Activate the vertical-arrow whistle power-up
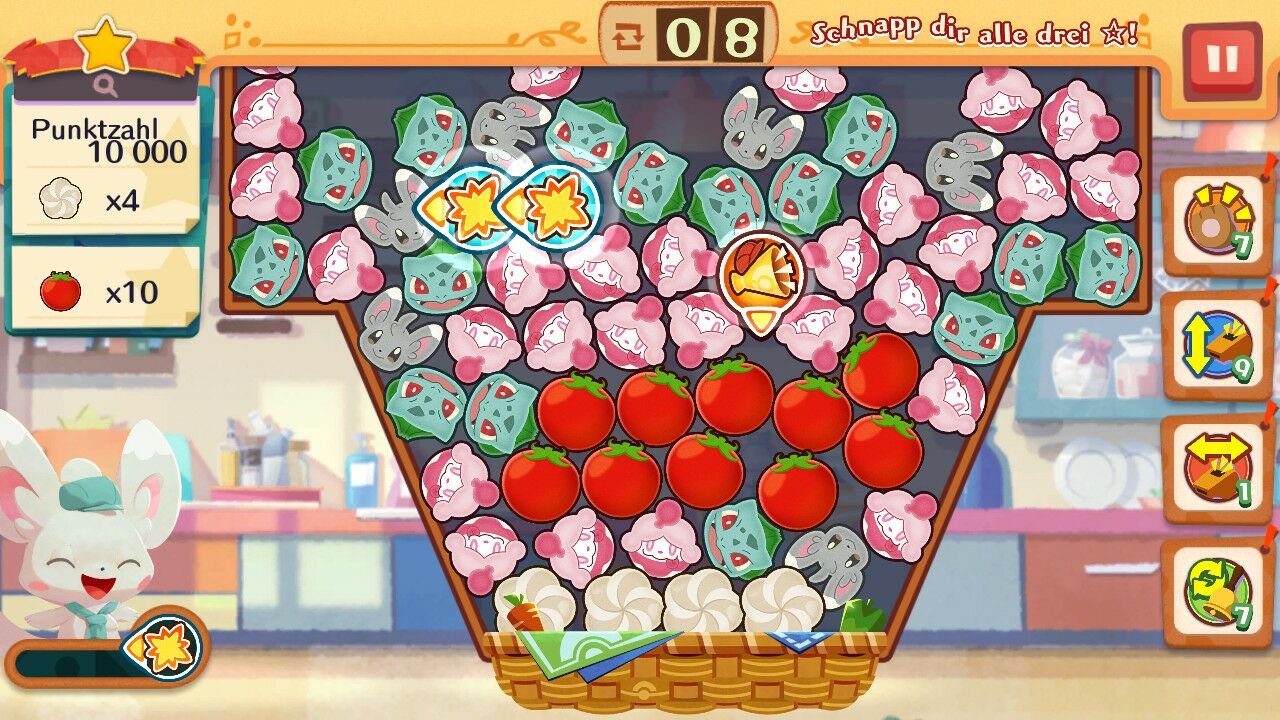This screenshot has width=1280, height=720. pos(1217,346)
